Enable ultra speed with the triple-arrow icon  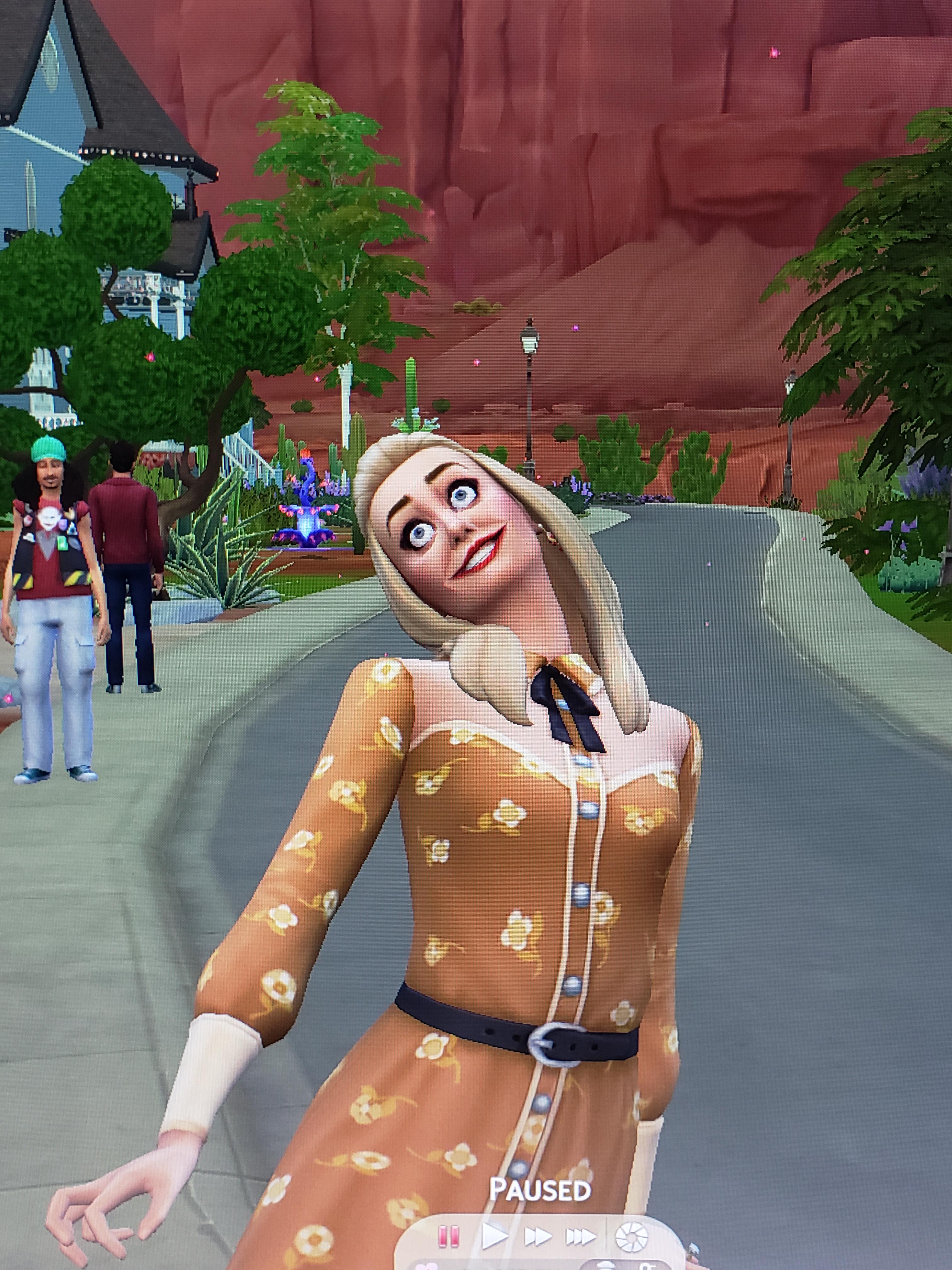click(x=581, y=1236)
